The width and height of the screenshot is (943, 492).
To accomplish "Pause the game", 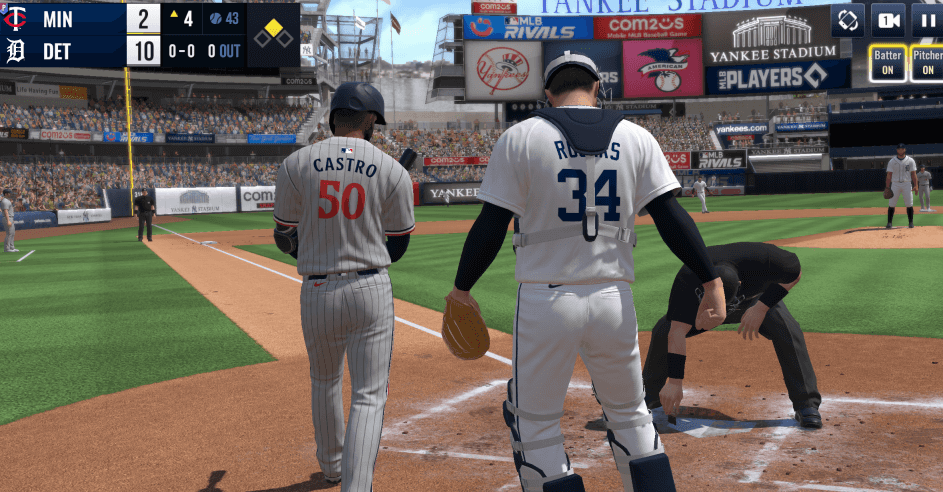I will pyautogui.click(x=927, y=20).
